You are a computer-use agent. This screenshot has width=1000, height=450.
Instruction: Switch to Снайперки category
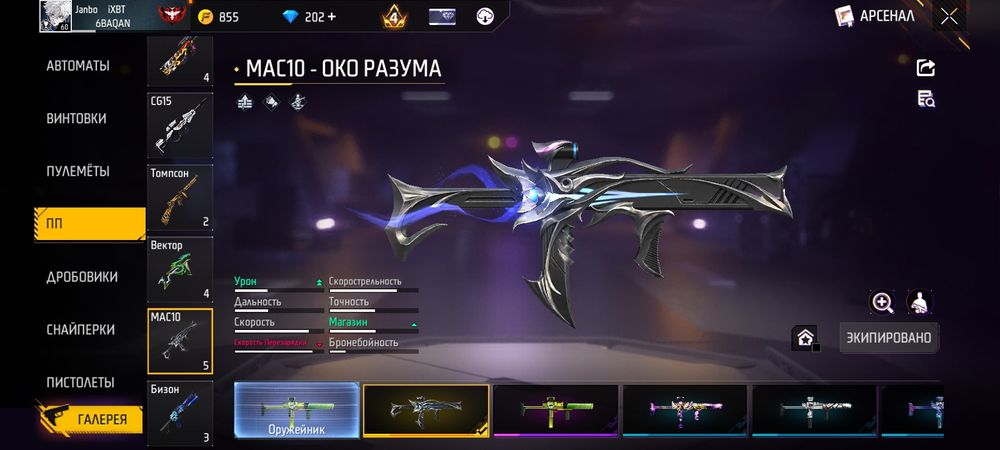pos(79,330)
